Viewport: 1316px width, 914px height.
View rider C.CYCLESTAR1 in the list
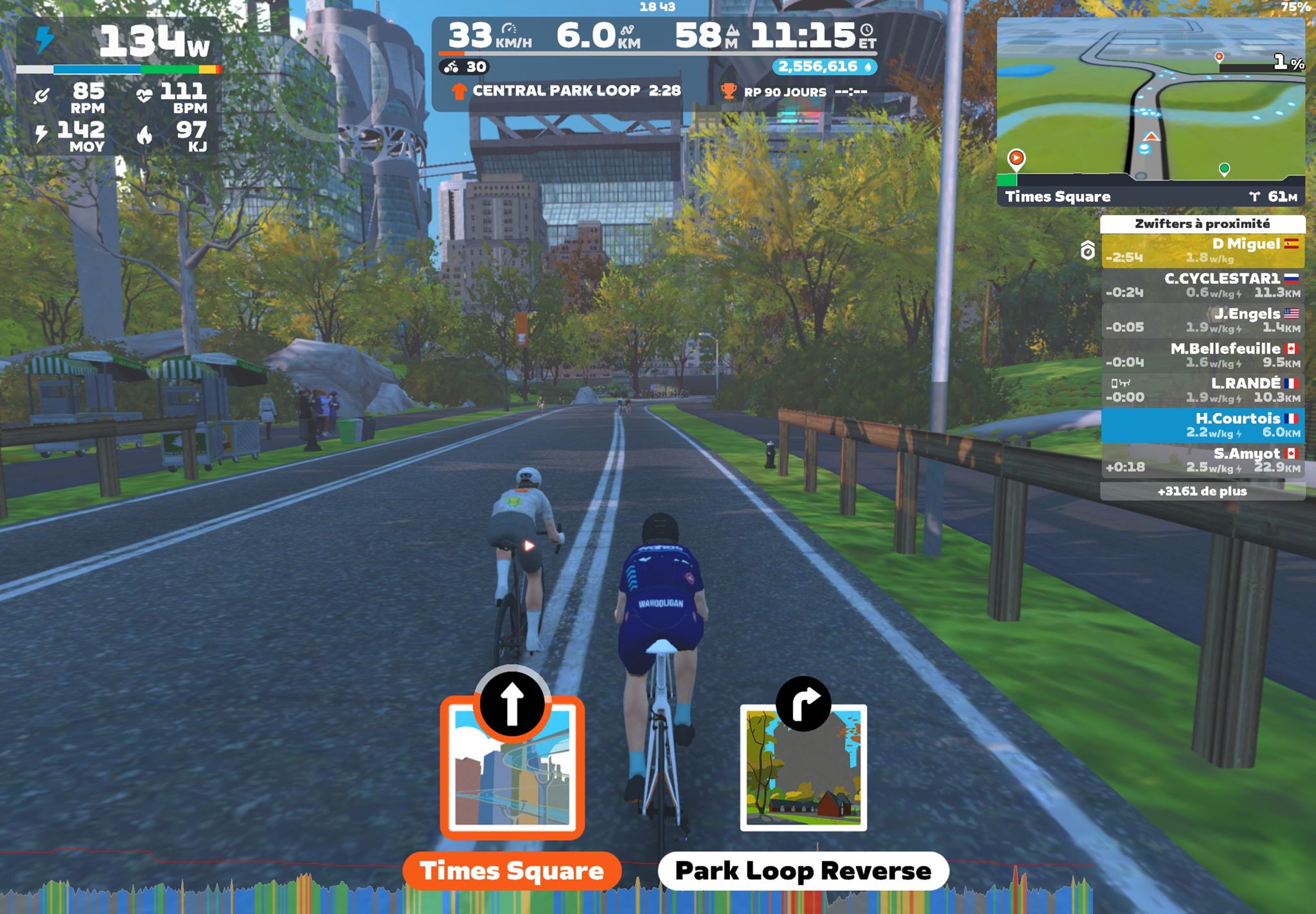click(x=1202, y=285)
